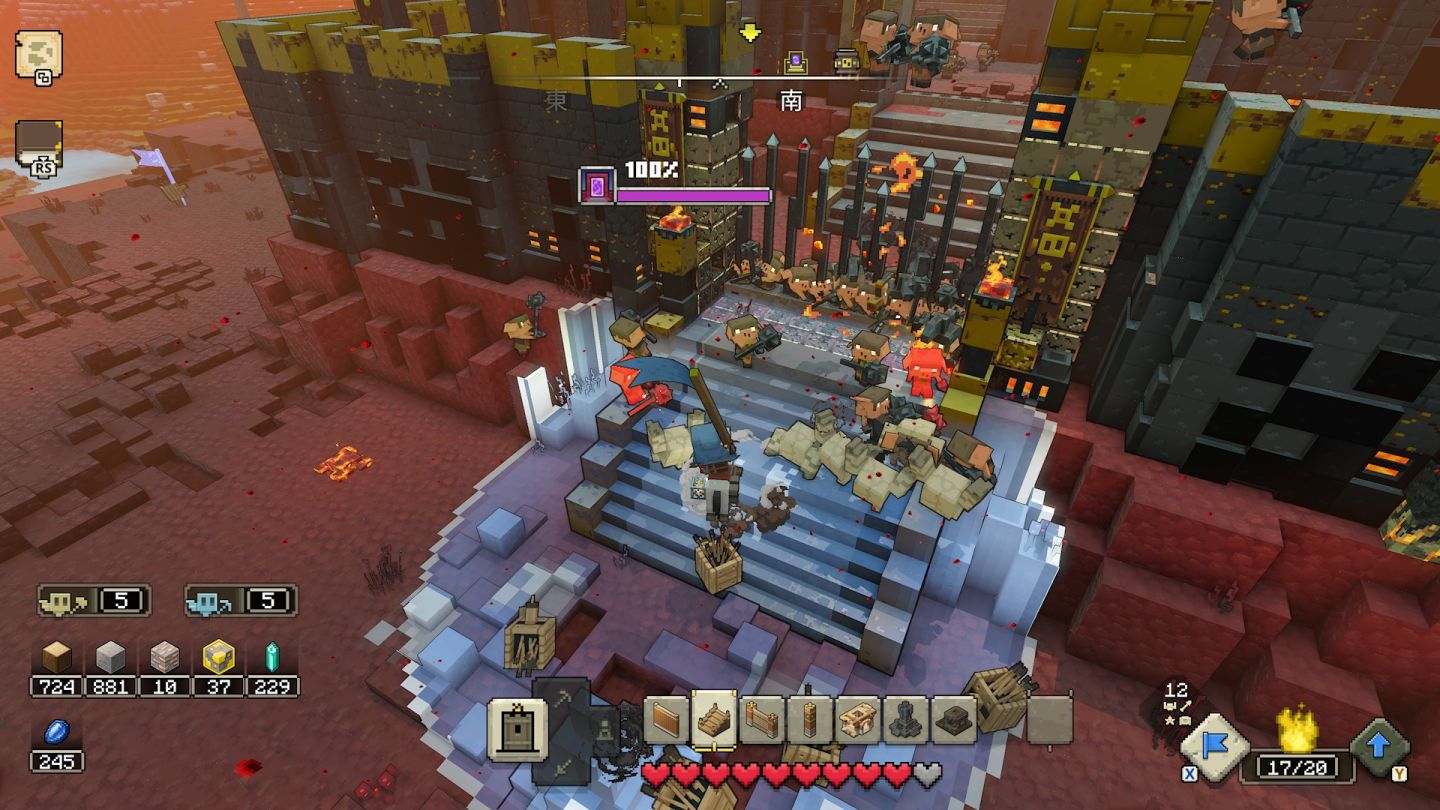Open the crowned tower build category
Image resolution: width=1440 pixels, height=810 pixels.
click(518, 729)
